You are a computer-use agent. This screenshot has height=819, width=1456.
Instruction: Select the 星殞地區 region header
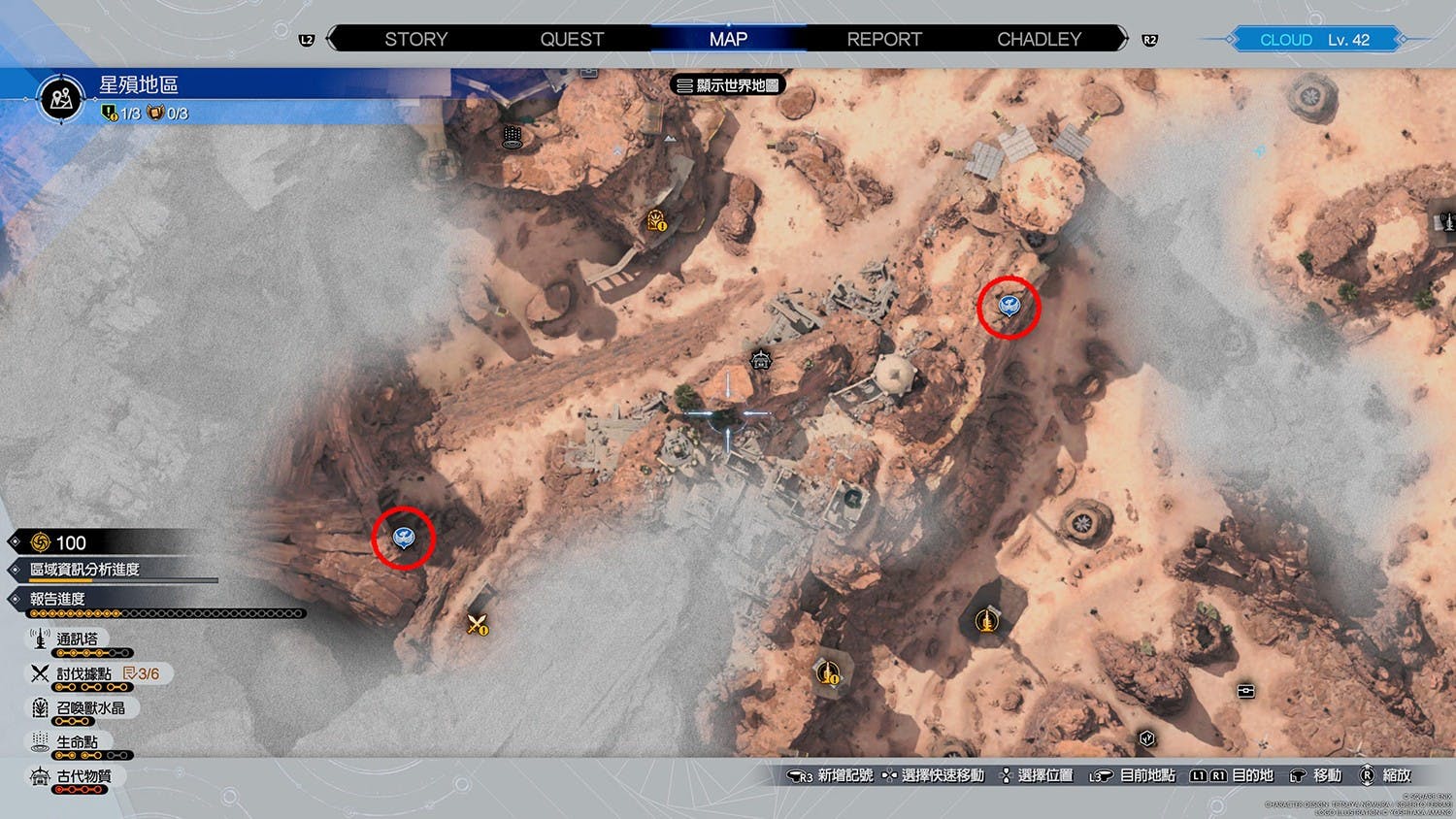139,85
